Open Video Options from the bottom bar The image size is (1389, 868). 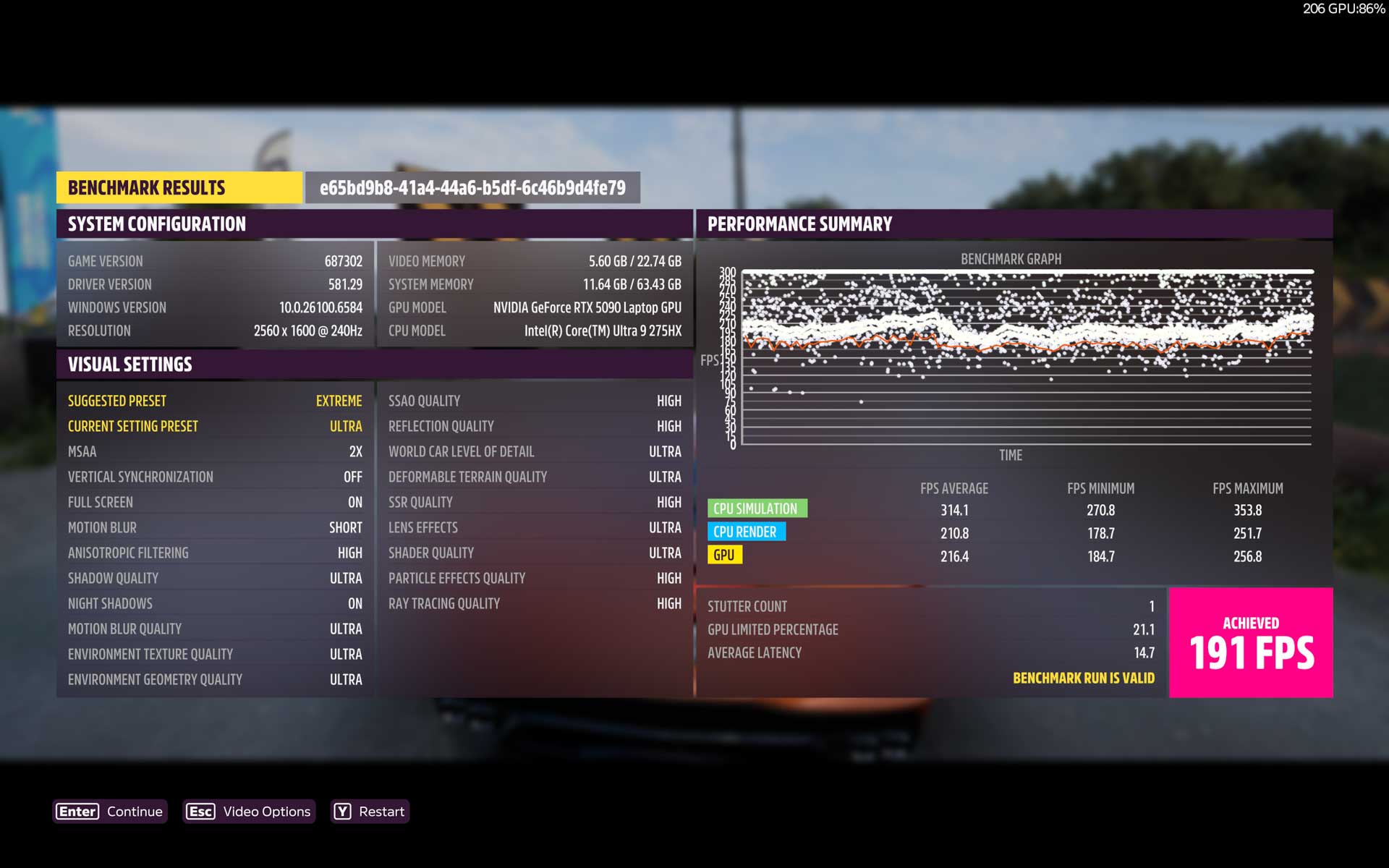[249, 812]
